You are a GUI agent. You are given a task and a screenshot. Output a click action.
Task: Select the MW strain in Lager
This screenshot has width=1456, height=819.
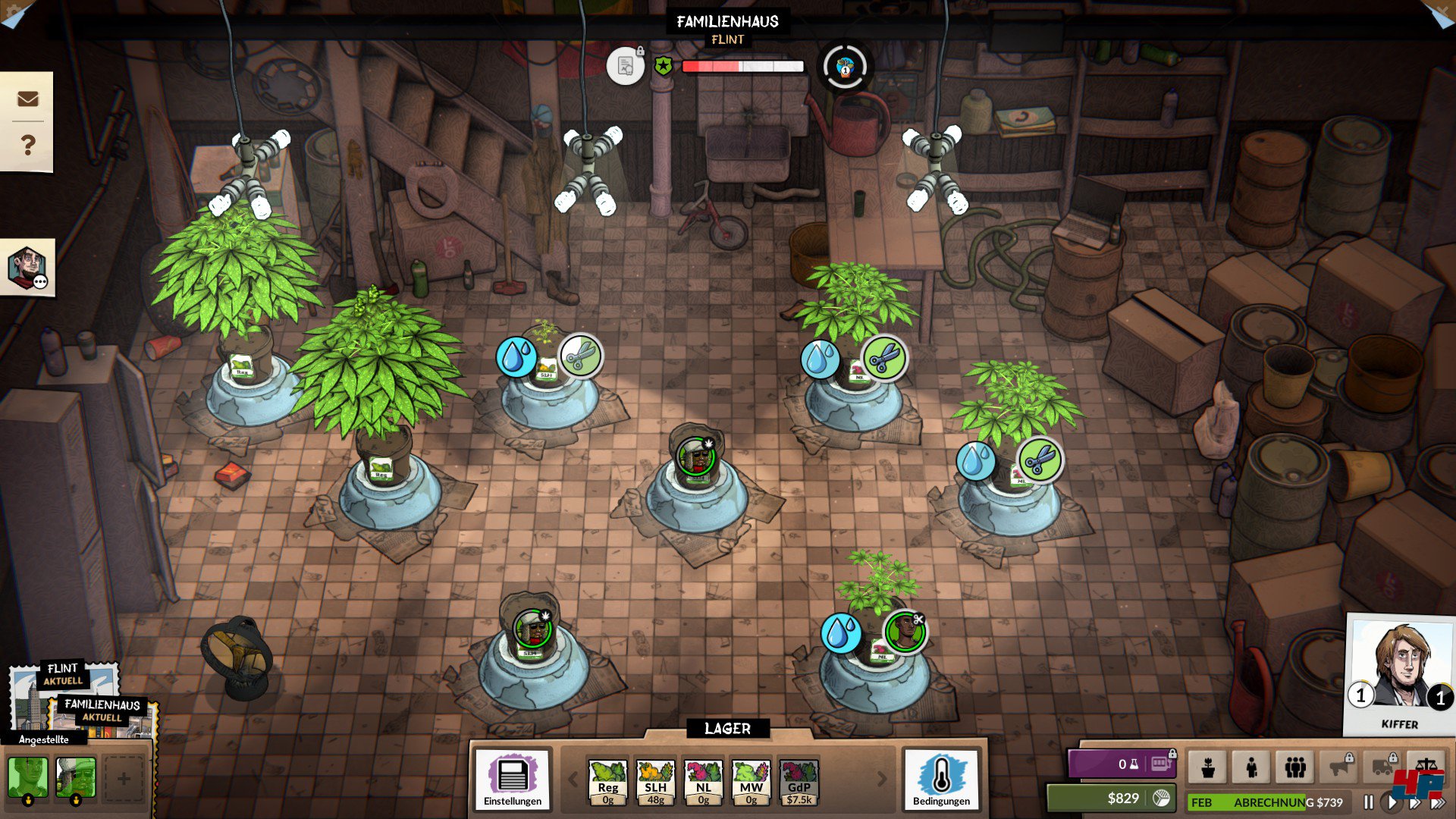point(751,782)
